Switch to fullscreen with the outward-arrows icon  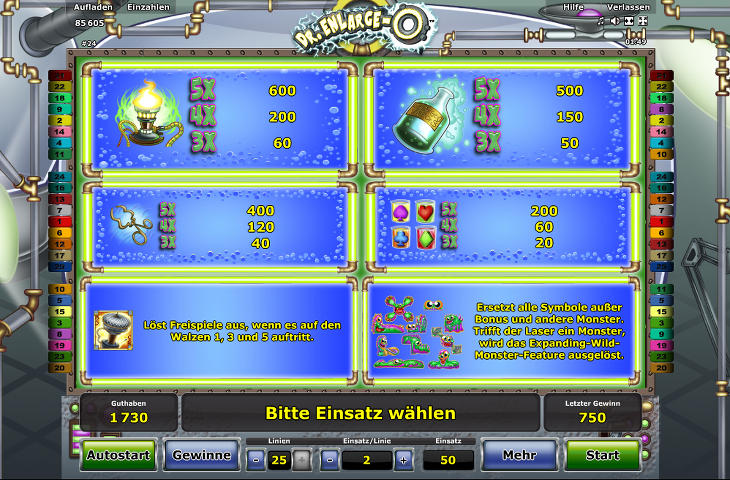(x=642, y=20)
